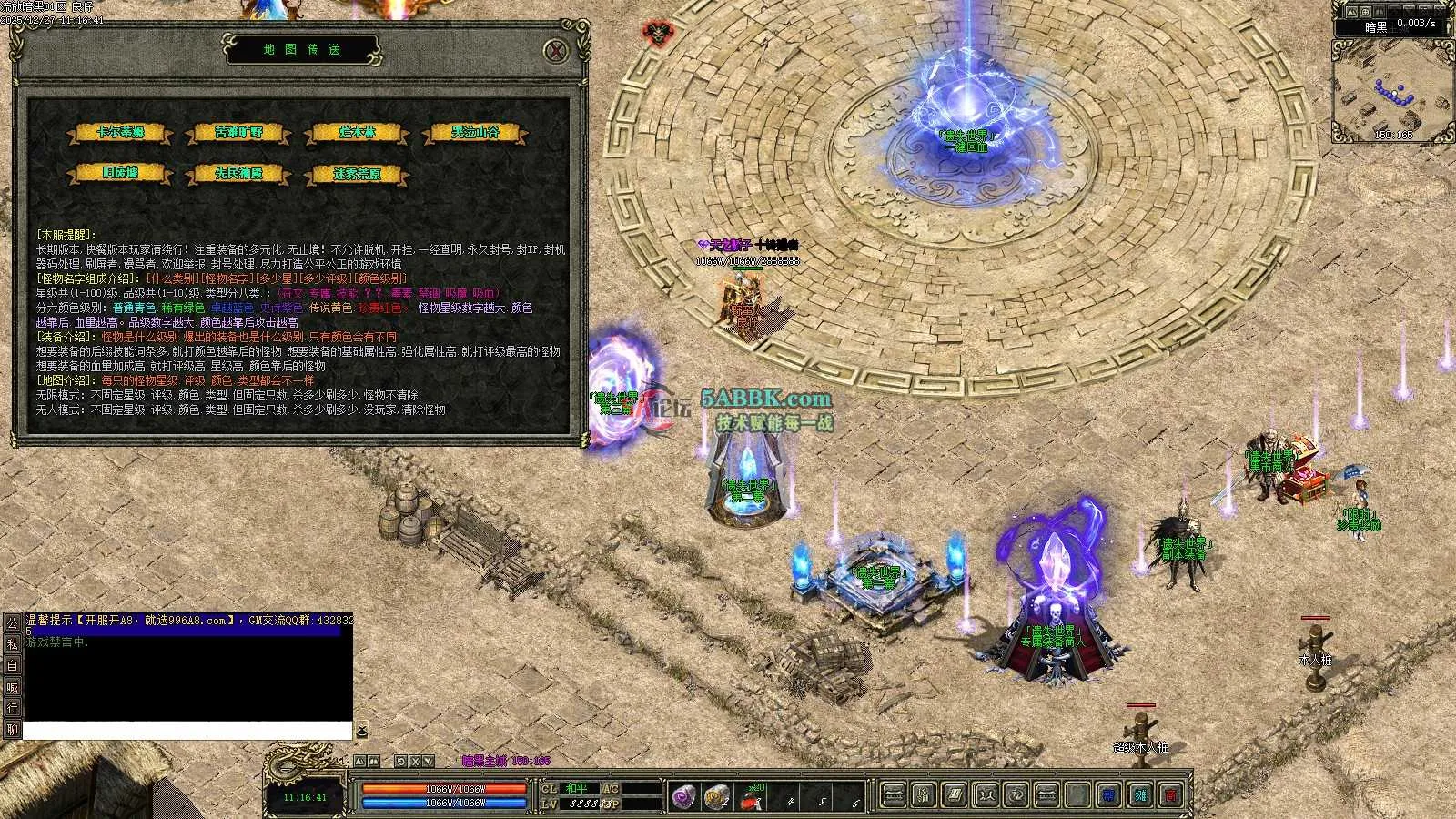Choose the 苦难旷野 teleport destination
The image size is (1456, 819).
(x=238, y=133)
